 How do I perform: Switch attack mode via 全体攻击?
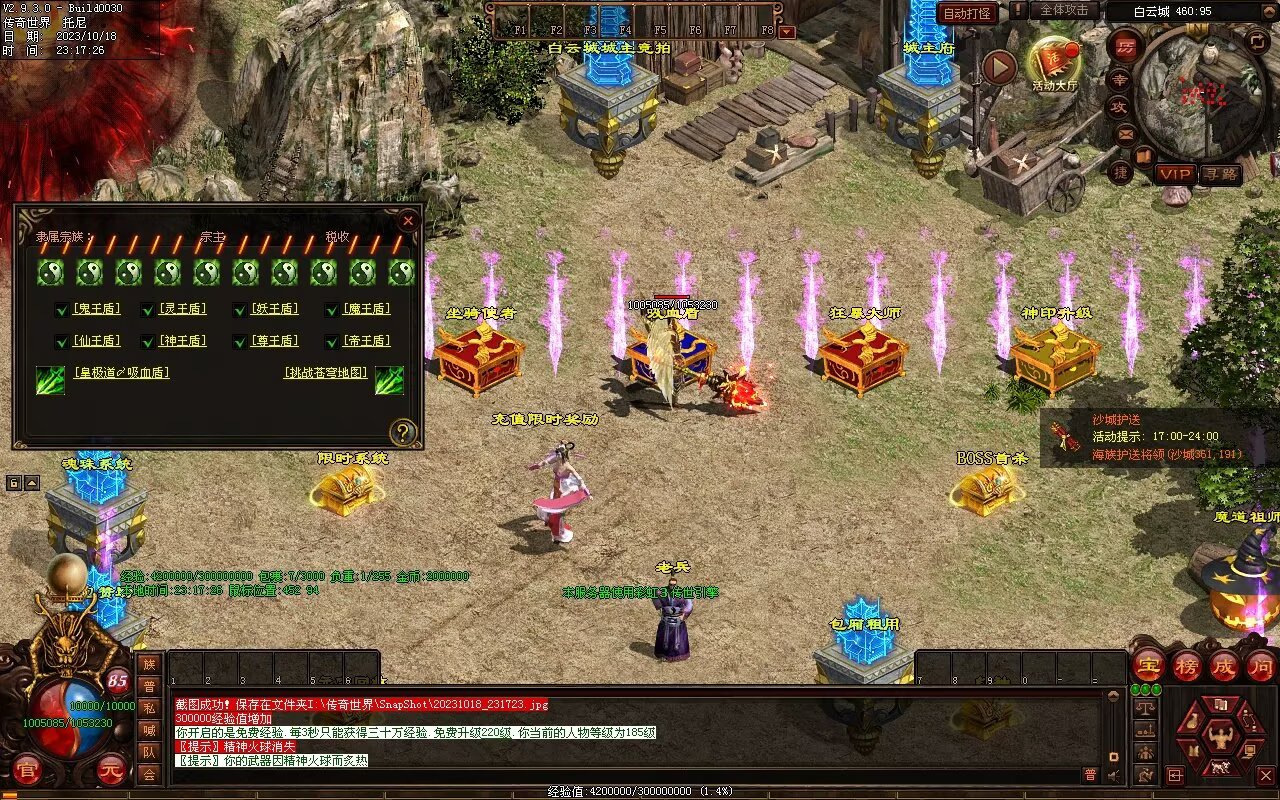[1064, 10]
